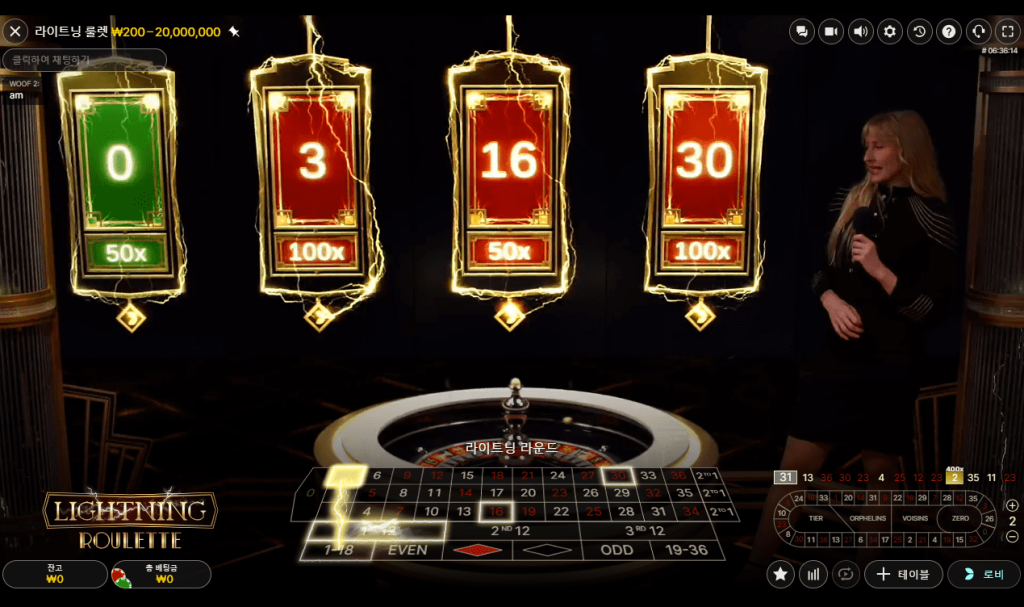Open the chat panel
Viewport: 1024px width, 607px height.
coord(801,31)
